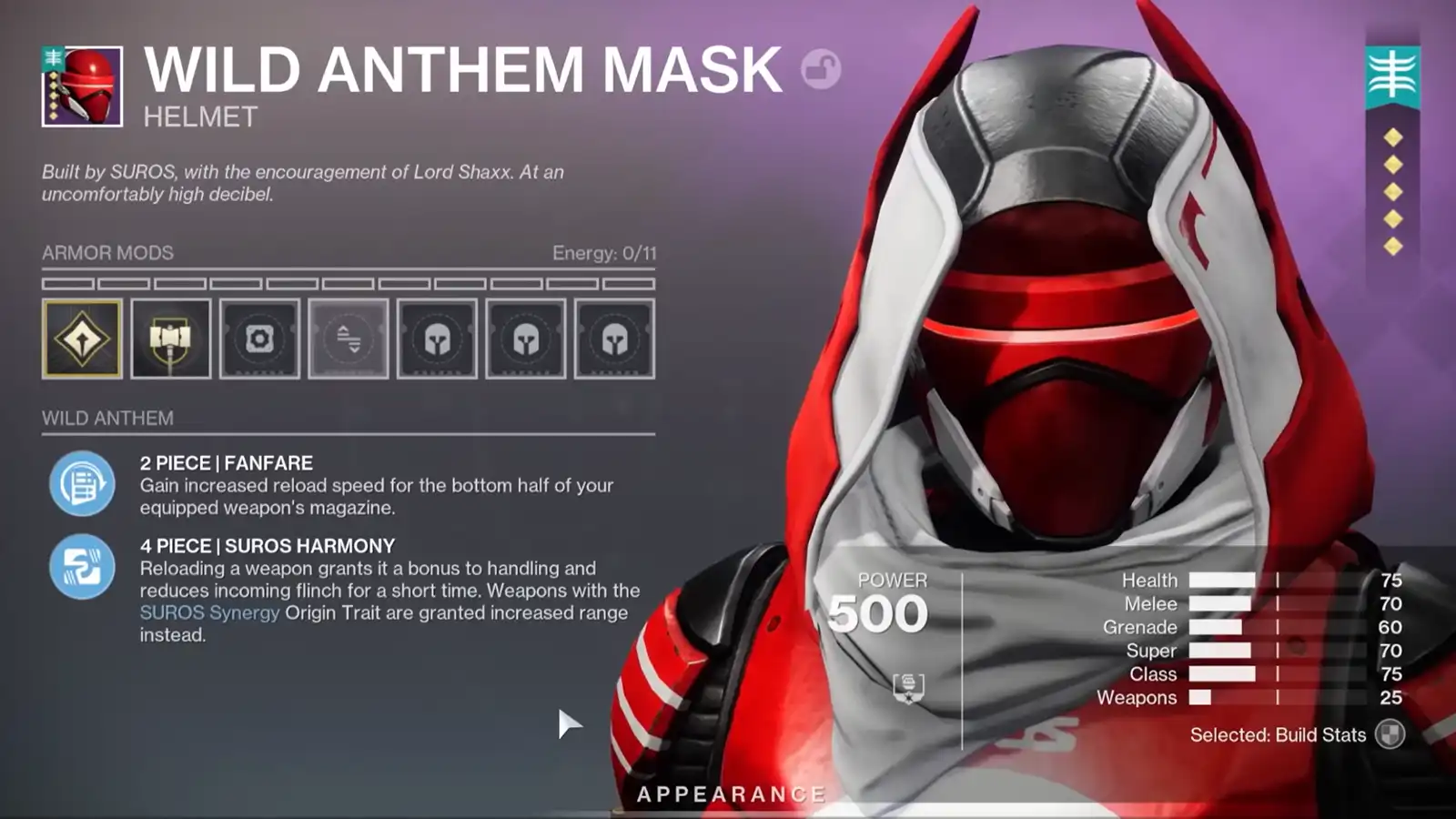This screenshot has height=819, width=1456.
Task: Click the shield button beside Selected: Build Stats
Action: [x=1390, y=734]
